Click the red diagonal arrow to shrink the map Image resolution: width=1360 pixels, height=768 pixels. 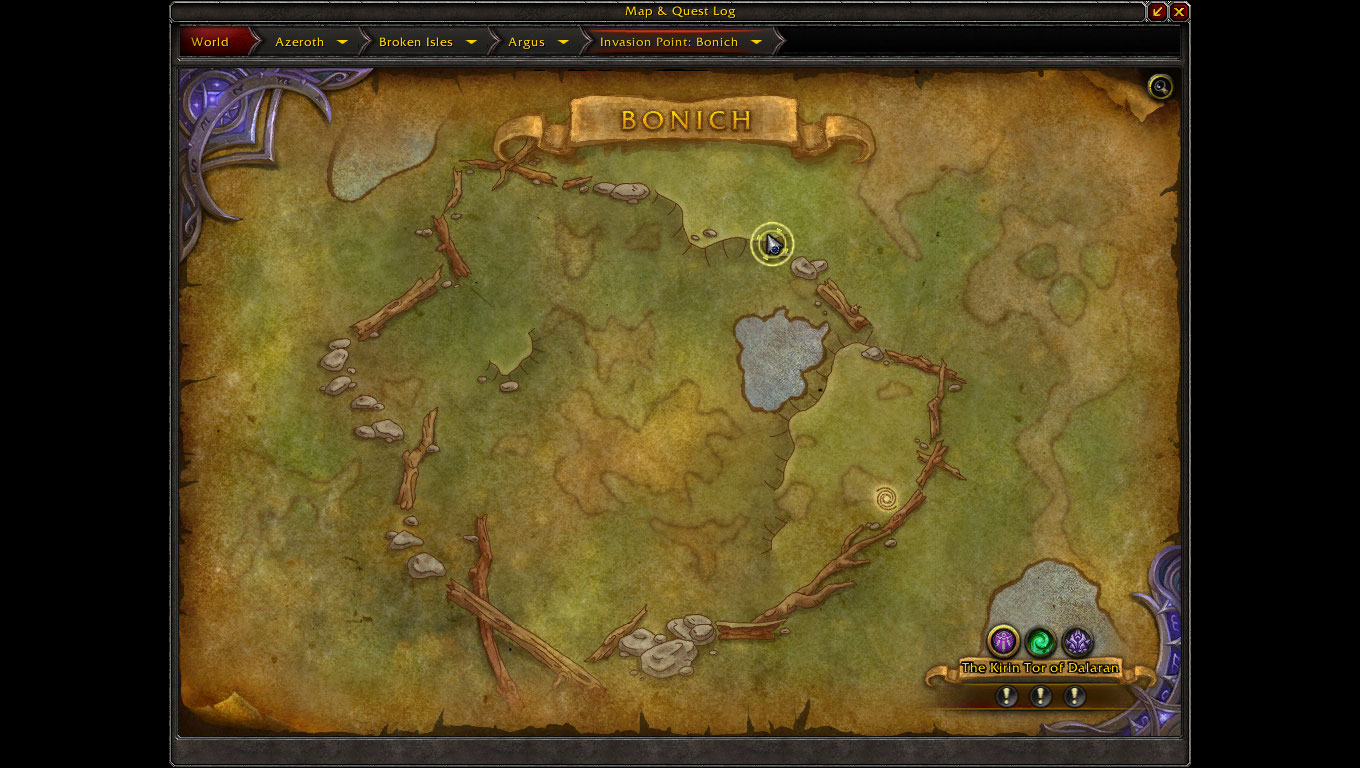[1158, 11]
